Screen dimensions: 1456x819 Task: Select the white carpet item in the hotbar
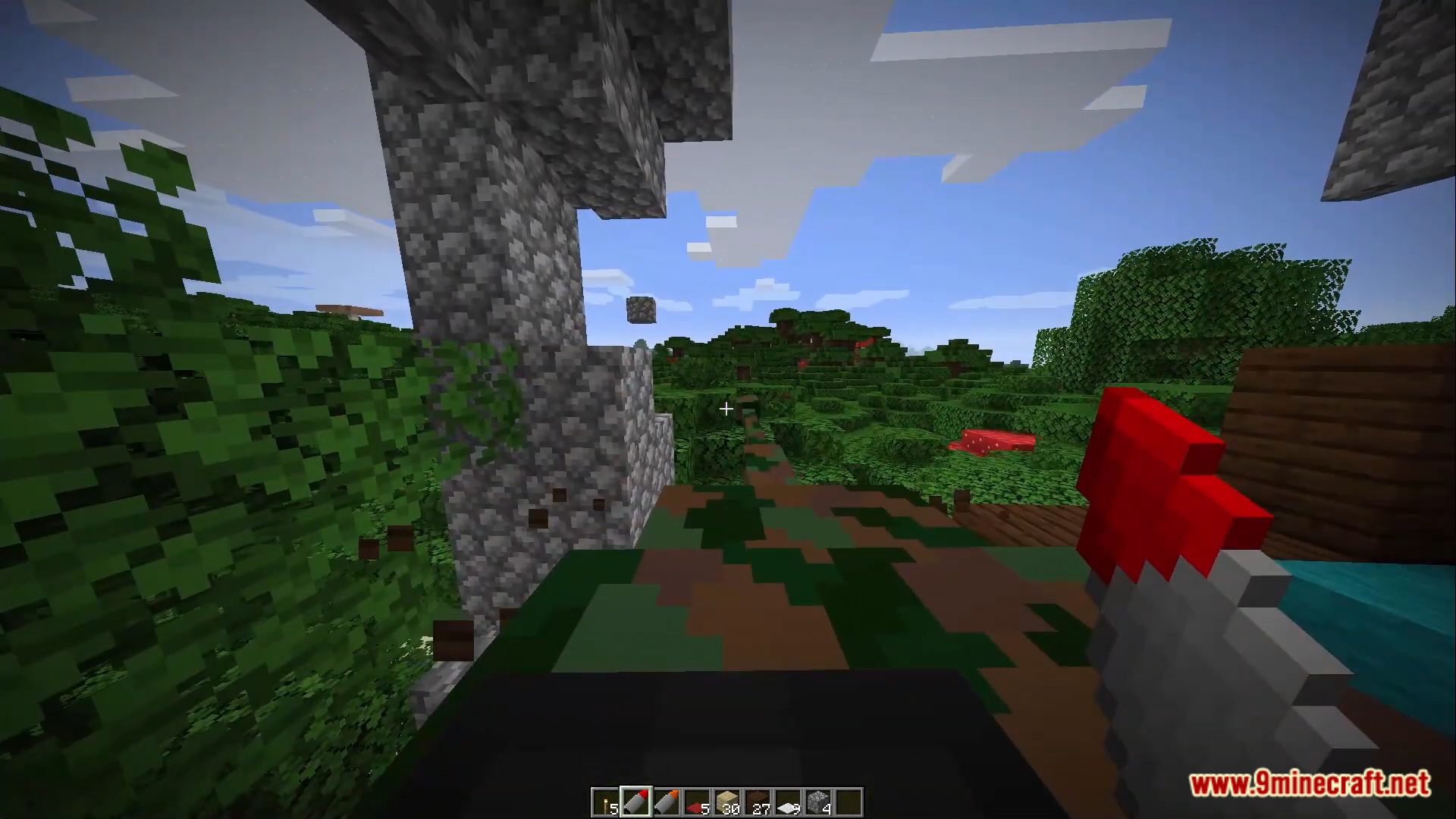(789, 802)
